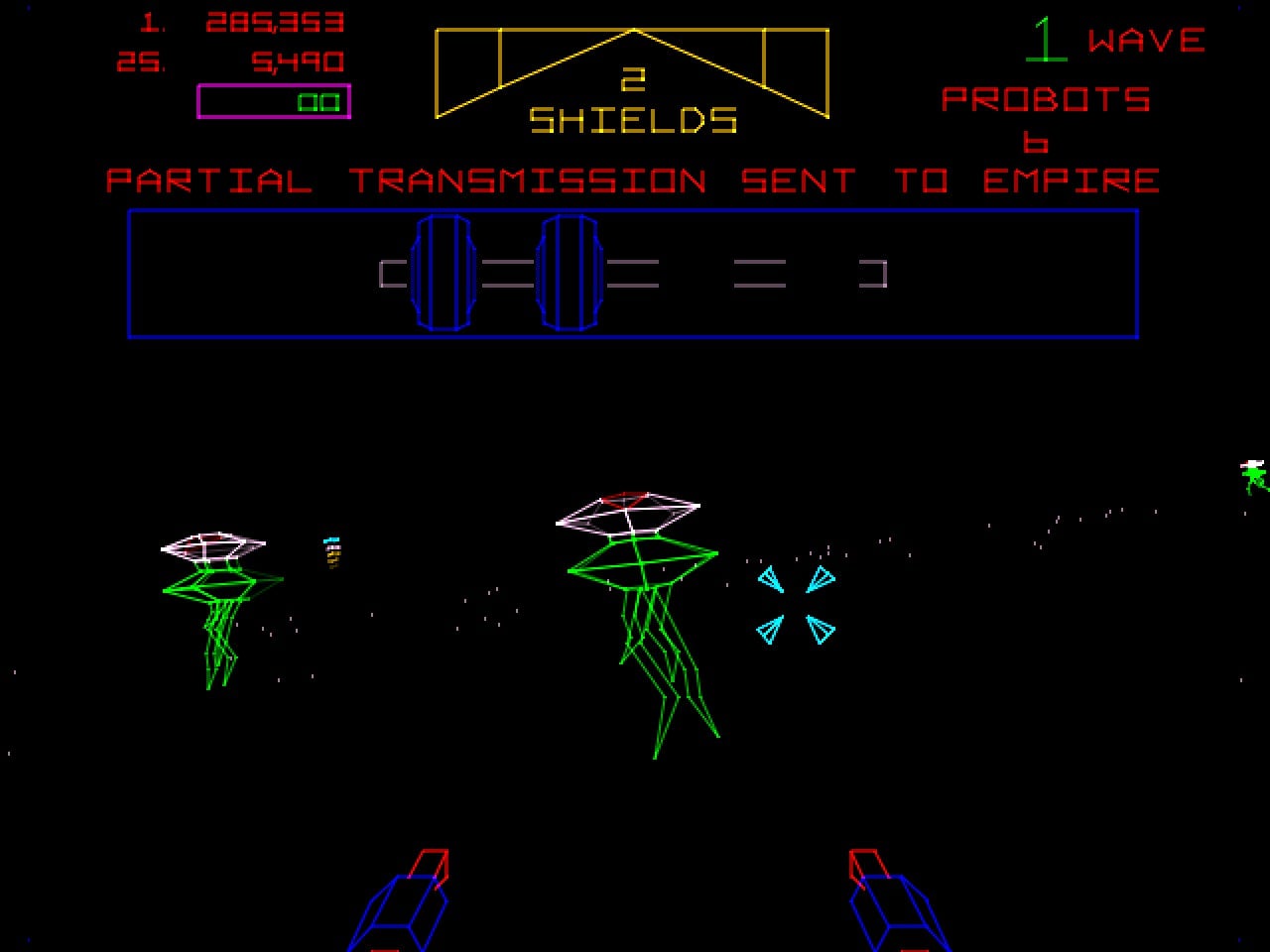Toggle the green 00 counter display
The image size is (1270, 952).
pos(319,102)
